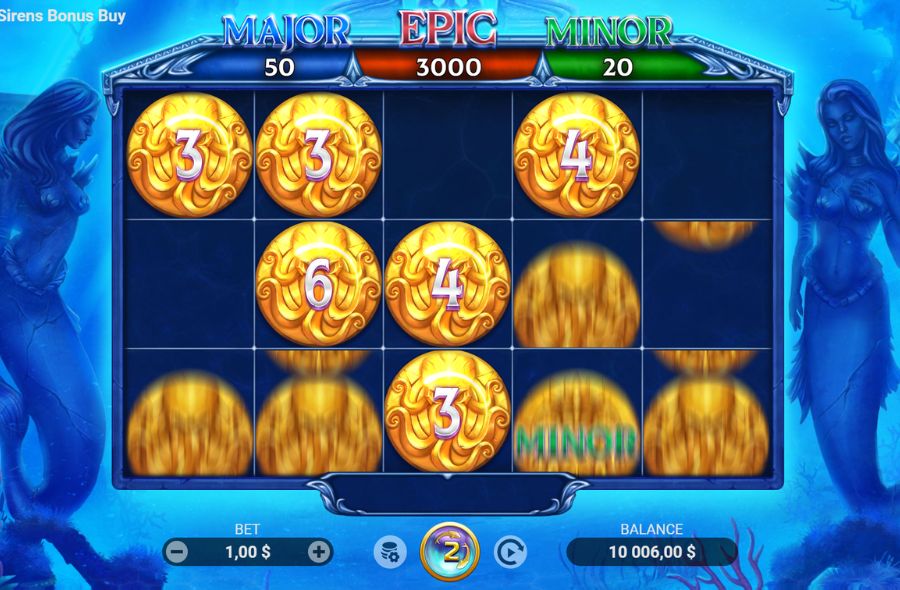
Task: Open the coin stack bet settings
Action: point(389,551)
